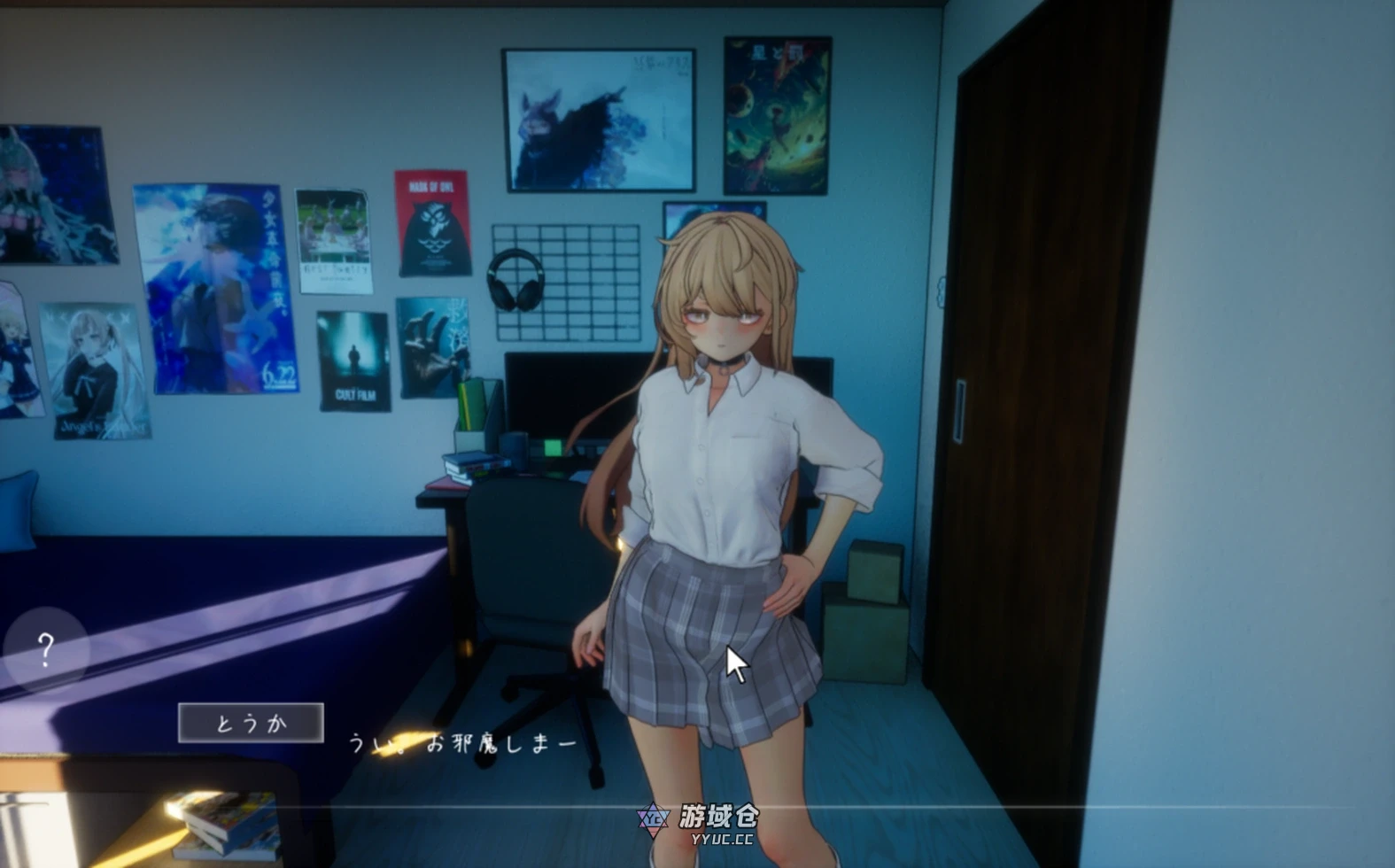Open the question mark help button

[46, 650]
